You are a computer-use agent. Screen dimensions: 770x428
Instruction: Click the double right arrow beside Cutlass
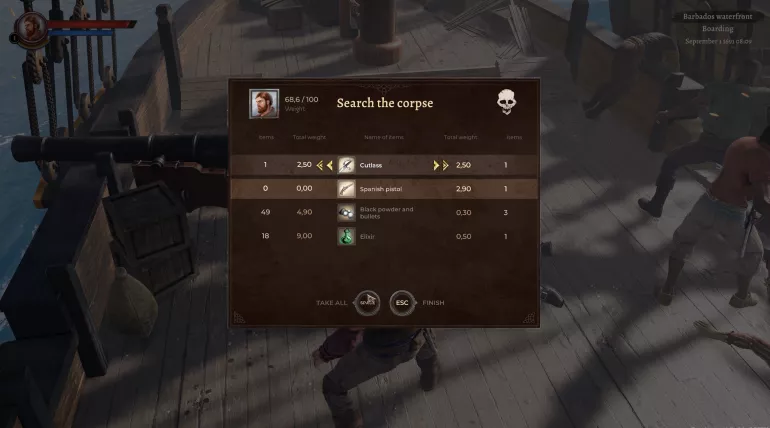point(444,165)
